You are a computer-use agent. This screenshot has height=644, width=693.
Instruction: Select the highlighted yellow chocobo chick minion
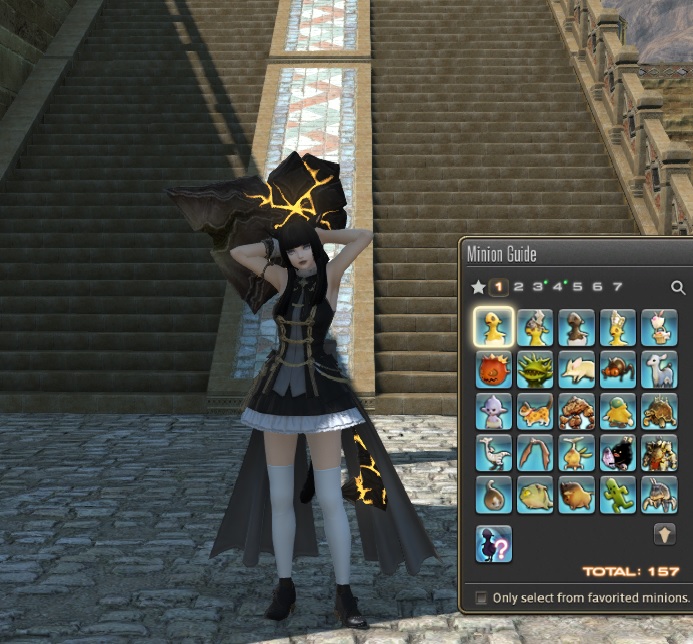pos(493,327)
